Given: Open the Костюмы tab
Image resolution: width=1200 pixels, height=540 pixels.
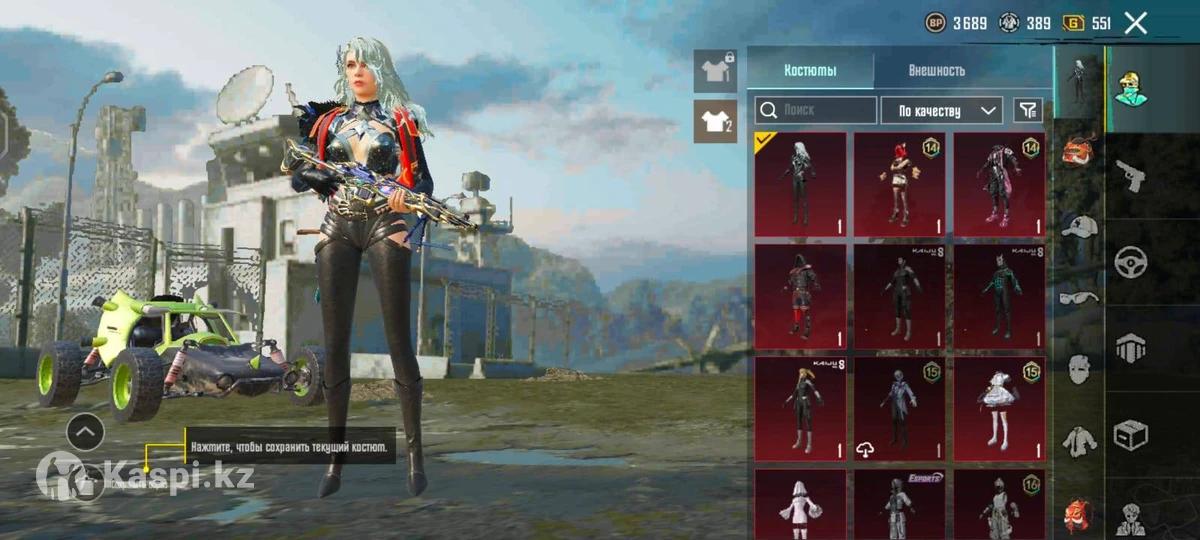Looking at the screenshot, I should [810, 71].
